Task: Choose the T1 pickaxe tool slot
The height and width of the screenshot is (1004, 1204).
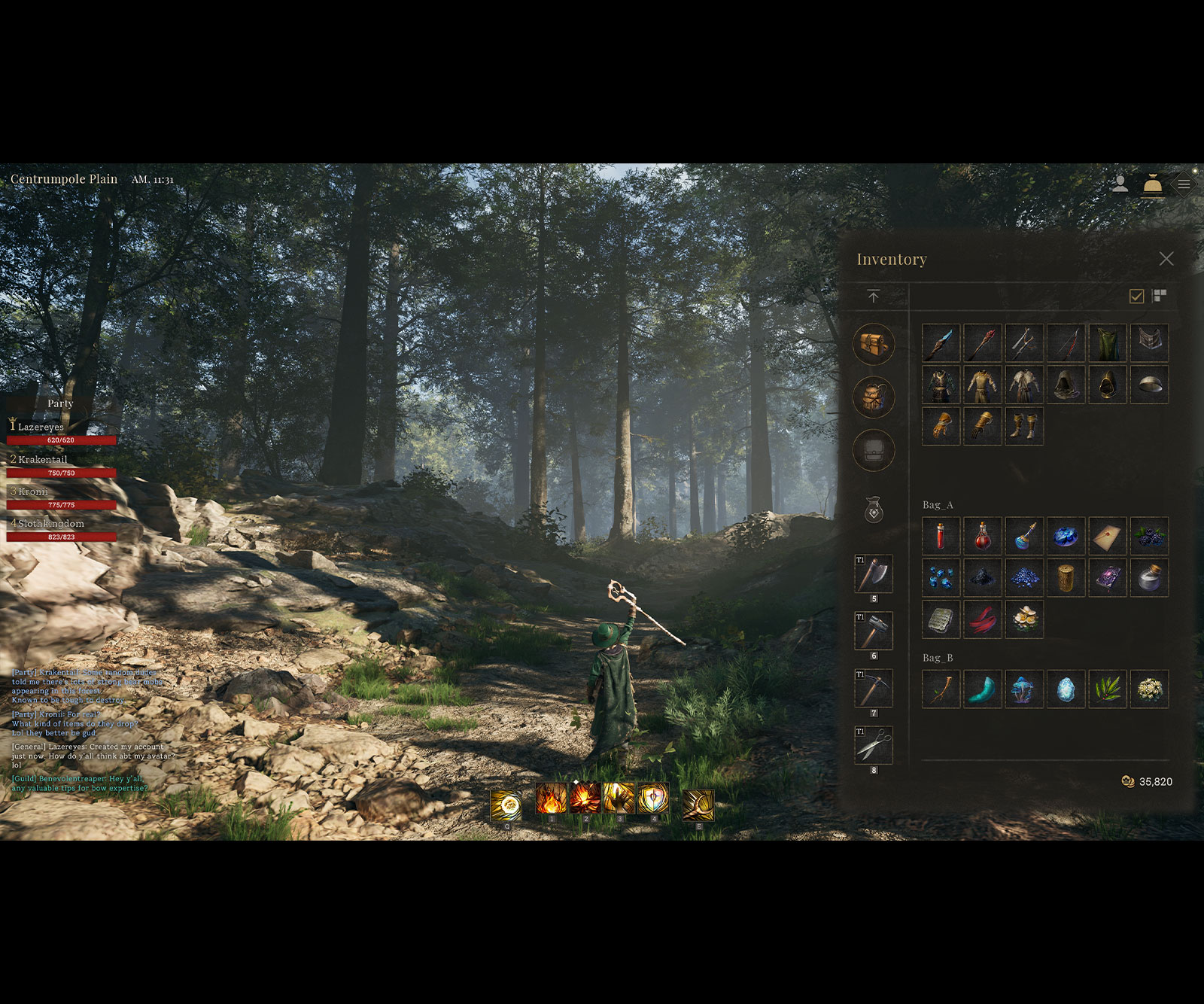Action: pyautogui.click(x=874, y=689)
